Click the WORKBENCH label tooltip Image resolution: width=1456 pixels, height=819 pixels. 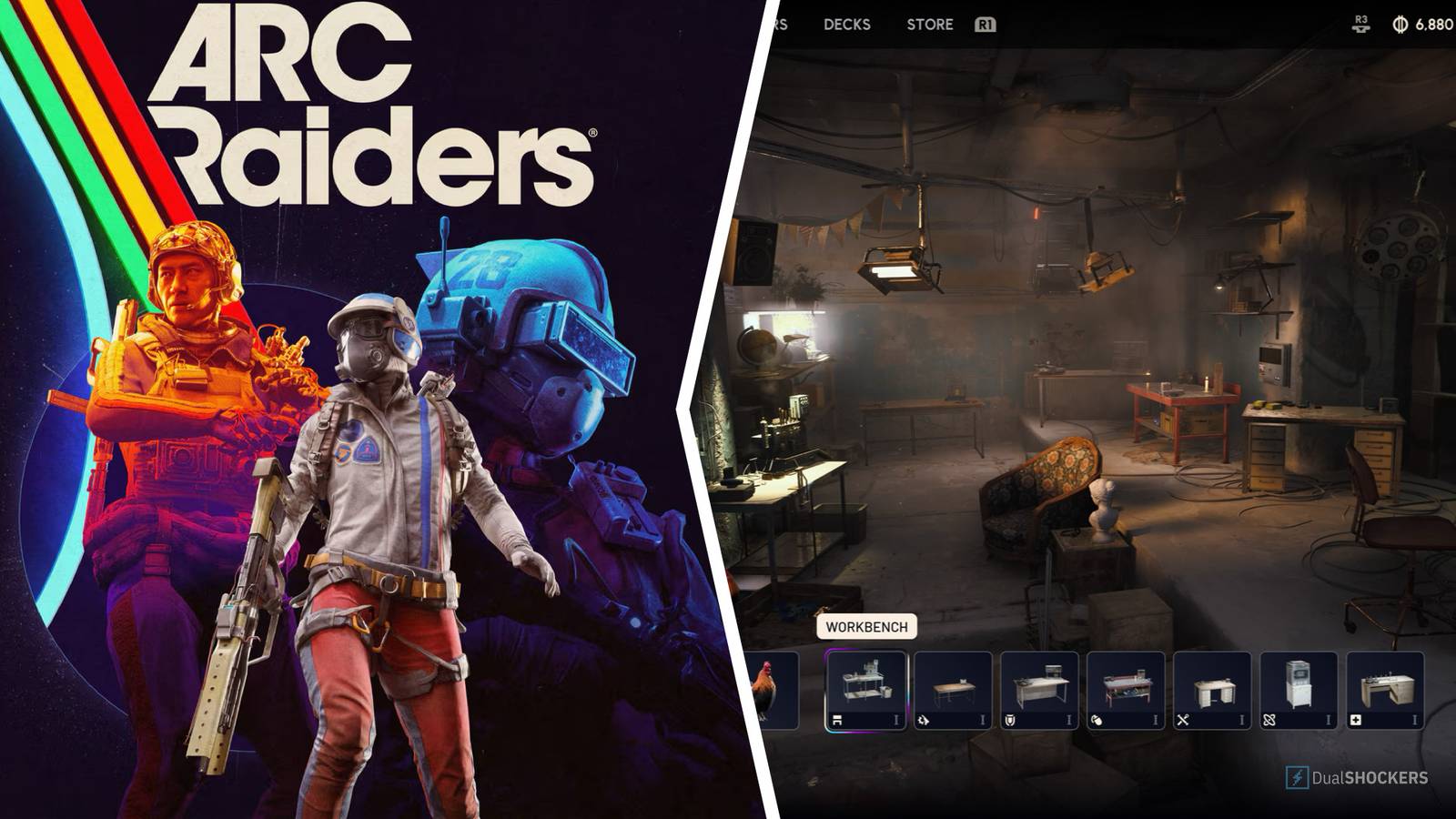[x=865, y=625]
